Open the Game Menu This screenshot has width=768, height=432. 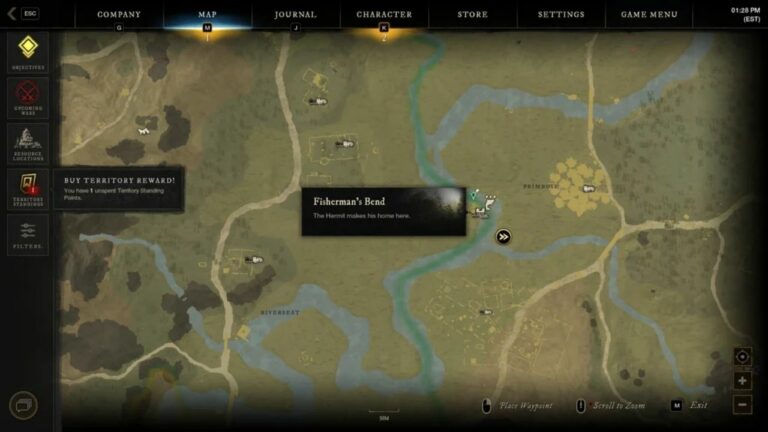click(649, 15)
